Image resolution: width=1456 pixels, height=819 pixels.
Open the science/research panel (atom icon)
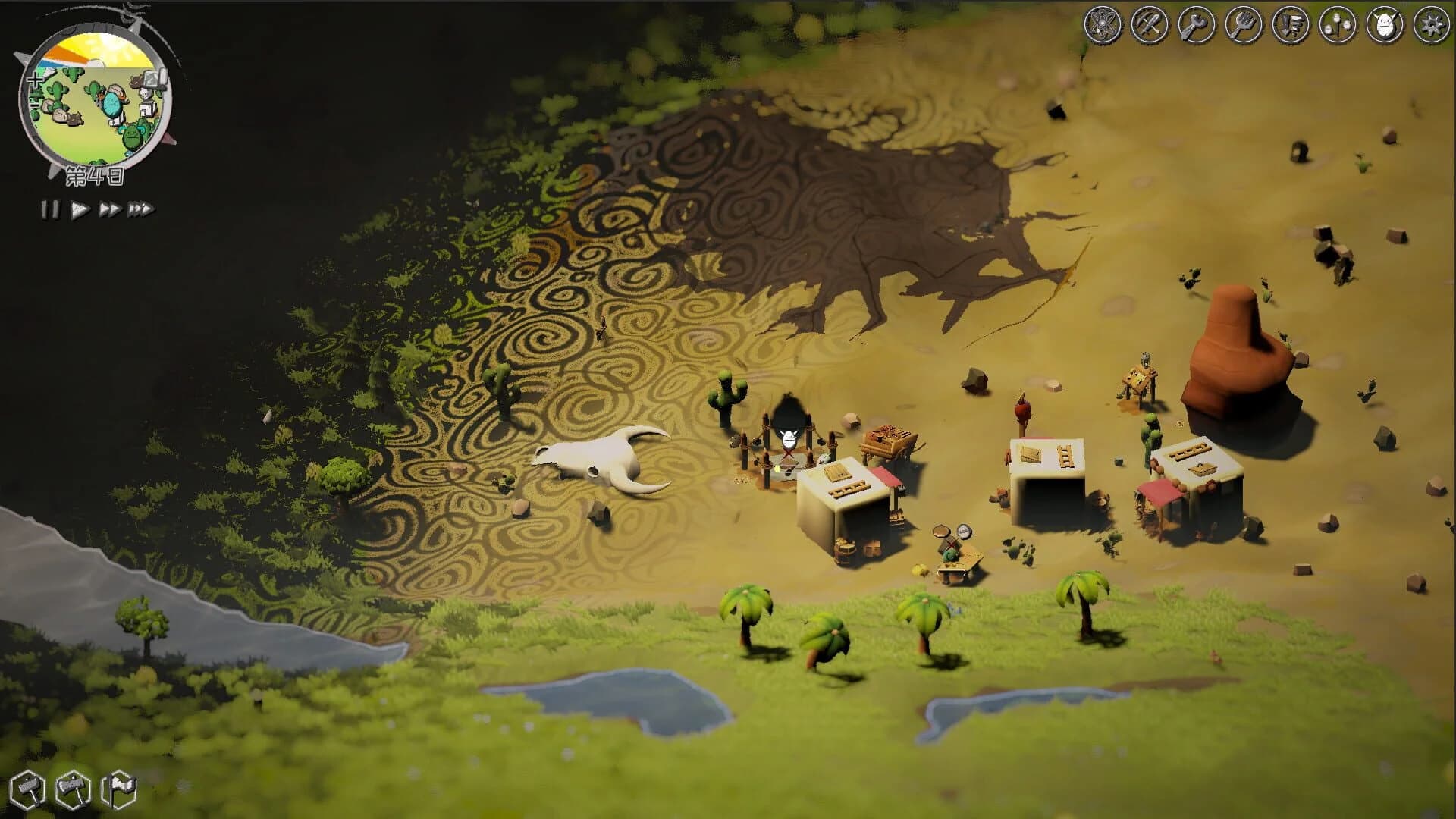[1103, 23]
